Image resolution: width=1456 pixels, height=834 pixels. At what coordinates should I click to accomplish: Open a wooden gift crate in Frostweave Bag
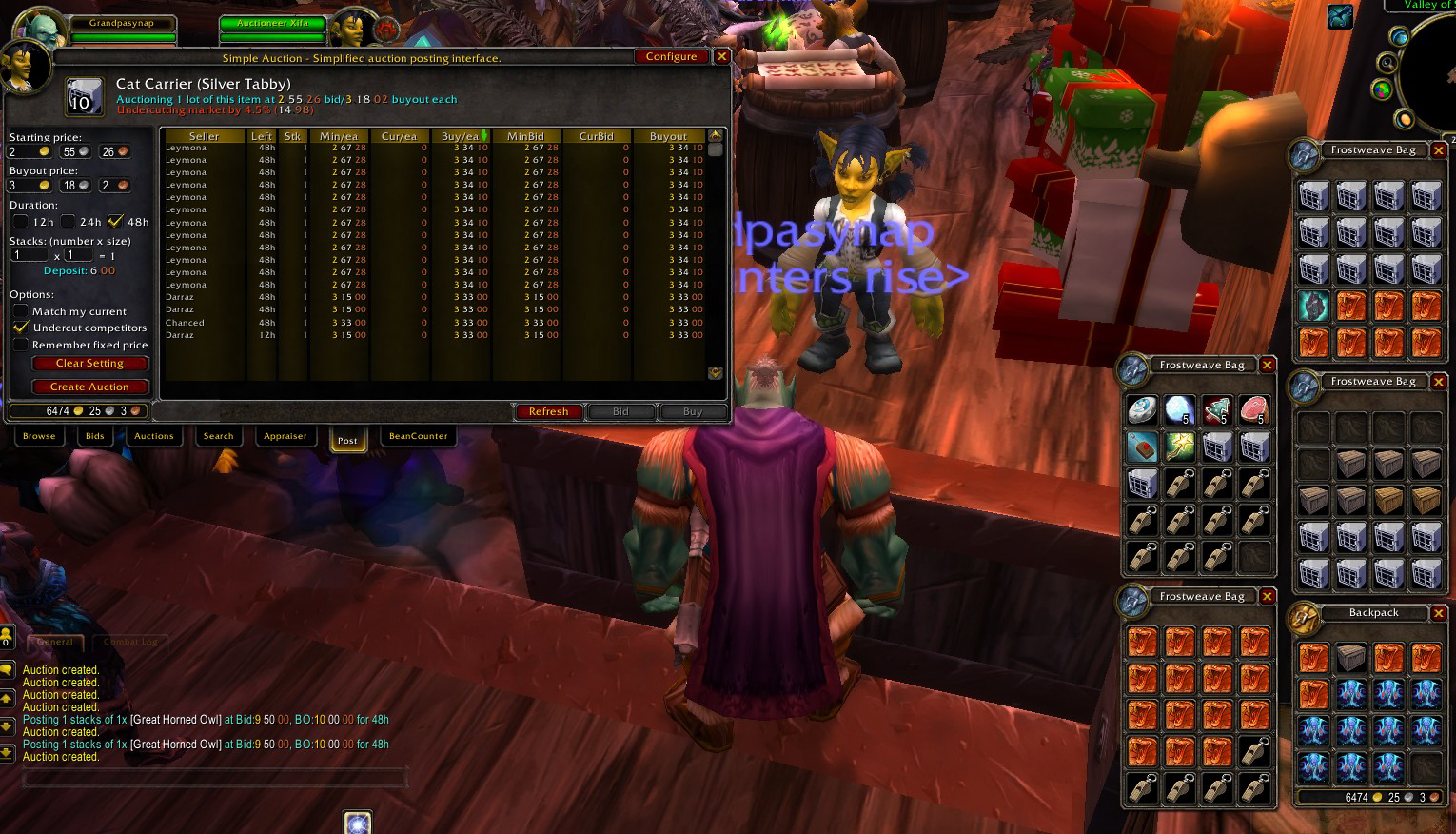(1351, 464)
